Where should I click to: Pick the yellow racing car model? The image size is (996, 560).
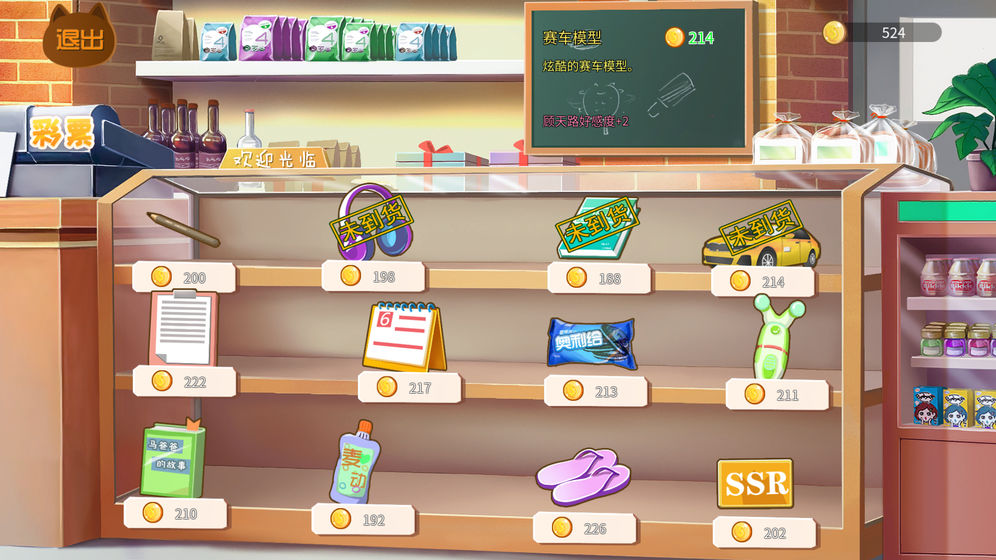[760, 242]
